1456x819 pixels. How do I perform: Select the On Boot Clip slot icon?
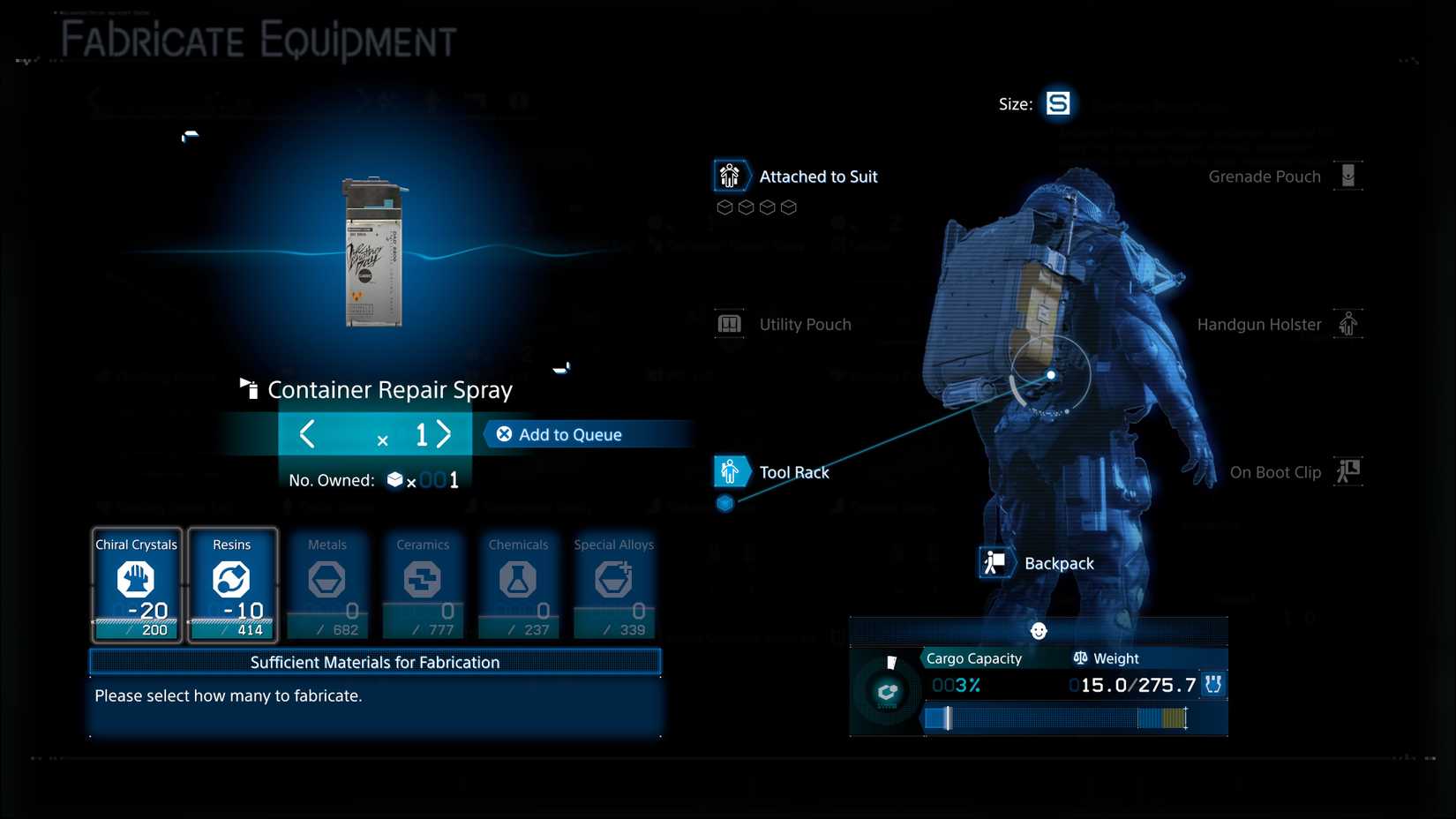point(1348,471)
